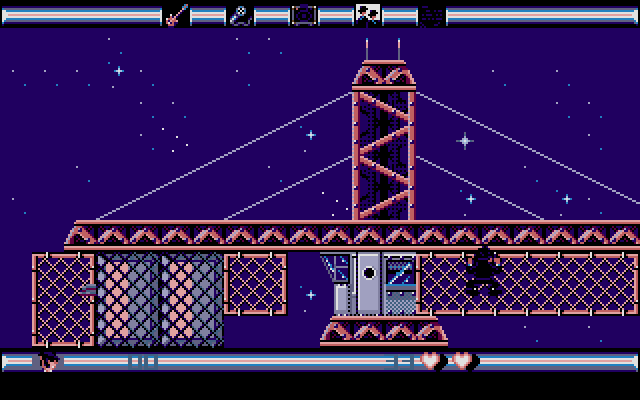Click the dimmed fifth item icon

[x=431, y=15]
